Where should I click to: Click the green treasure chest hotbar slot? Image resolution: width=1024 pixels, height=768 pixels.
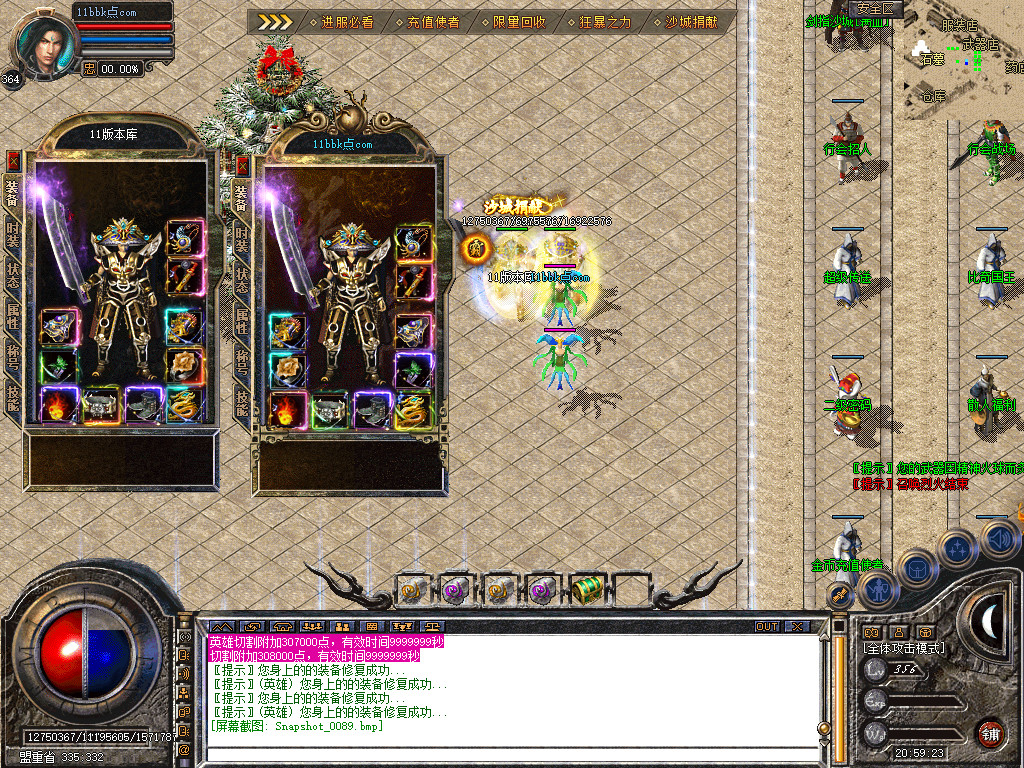click(588, 590)
